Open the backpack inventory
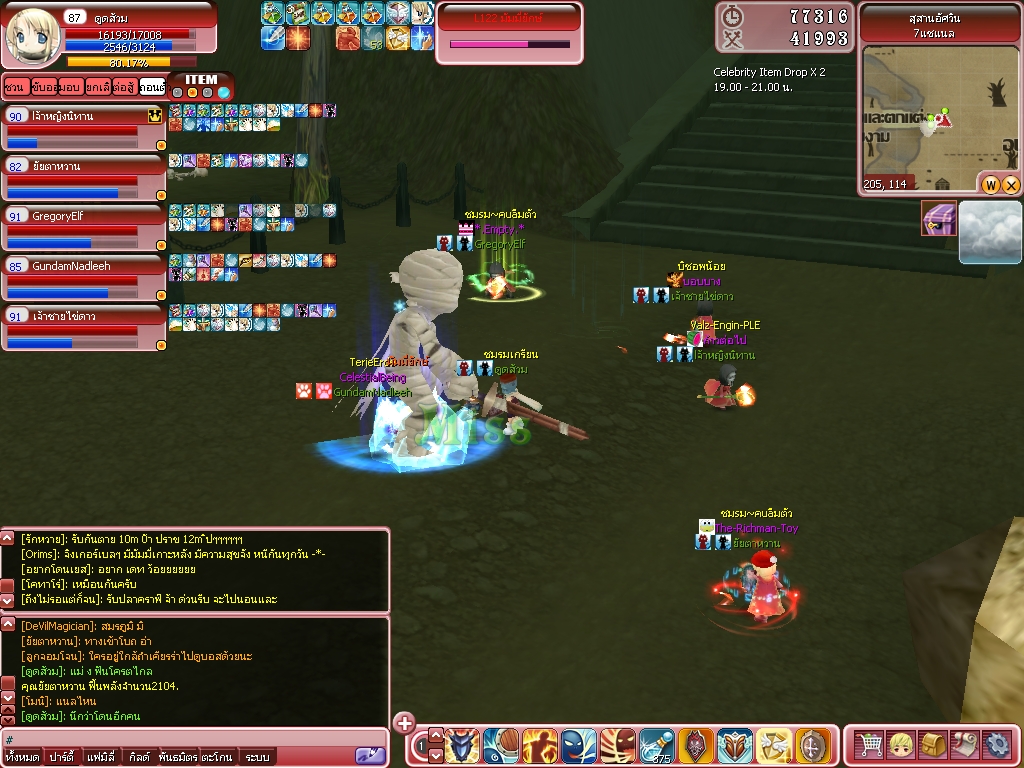Image resolution: width=1024 pixels, height=768 pixels. (934, 745)
